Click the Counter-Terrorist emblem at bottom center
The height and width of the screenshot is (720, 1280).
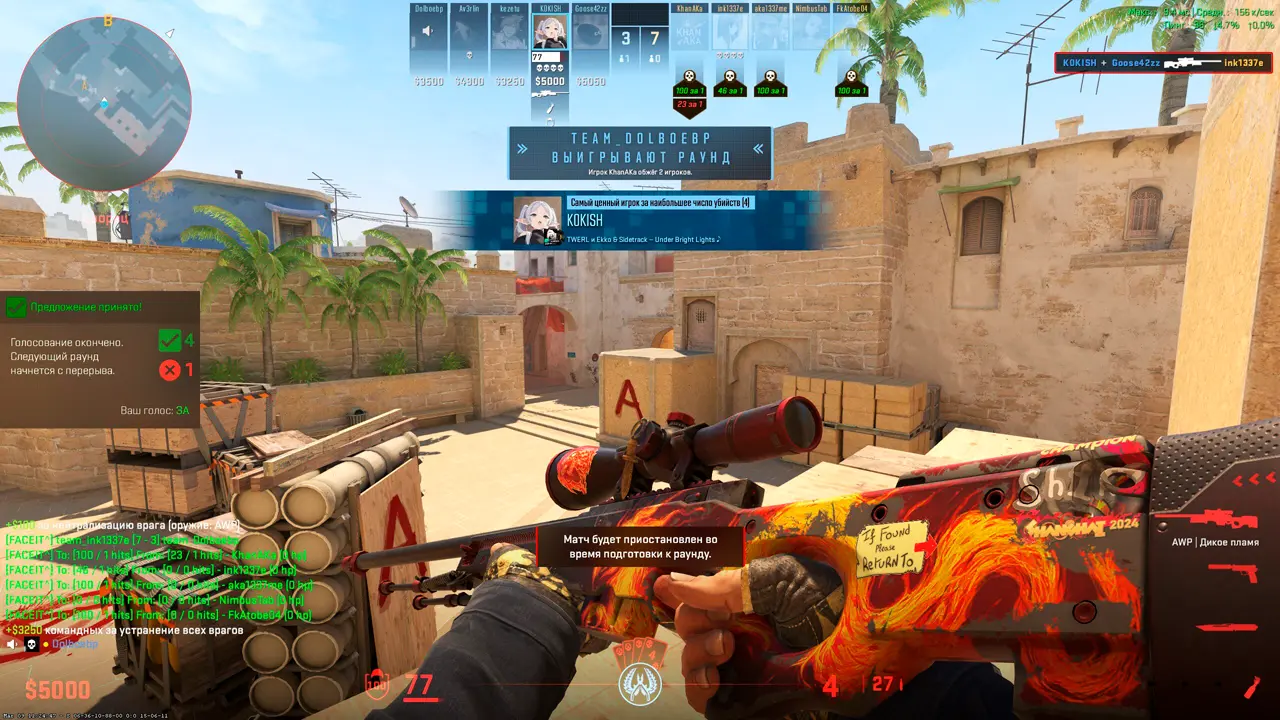[x=638, y=684]
